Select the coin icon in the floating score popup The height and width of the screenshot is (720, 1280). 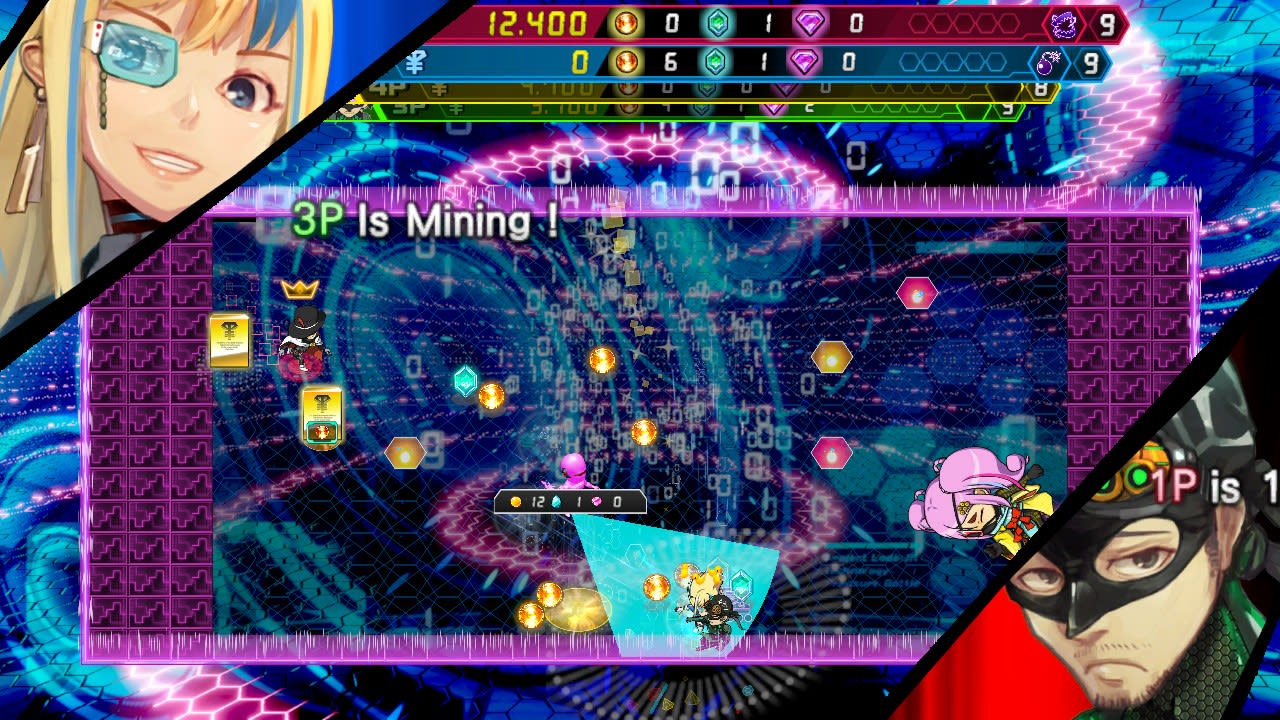516,501
